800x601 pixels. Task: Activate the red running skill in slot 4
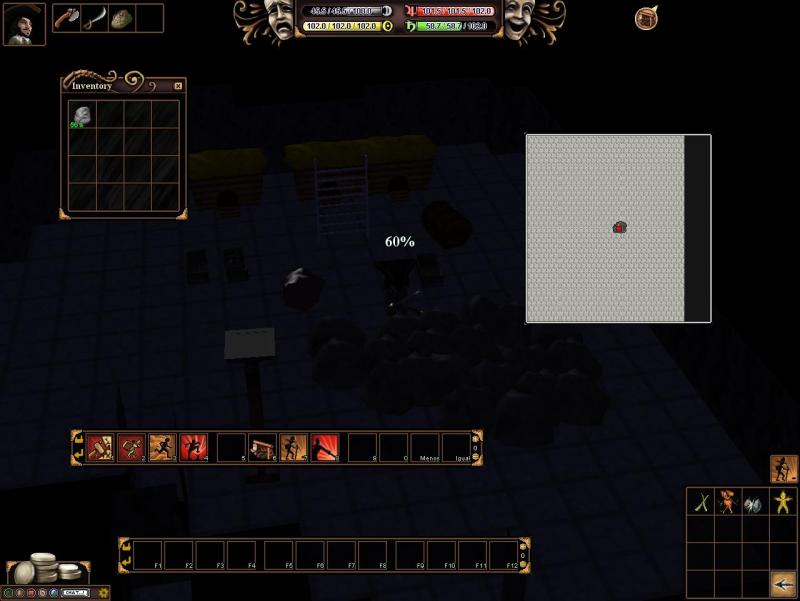coord(193,446)
